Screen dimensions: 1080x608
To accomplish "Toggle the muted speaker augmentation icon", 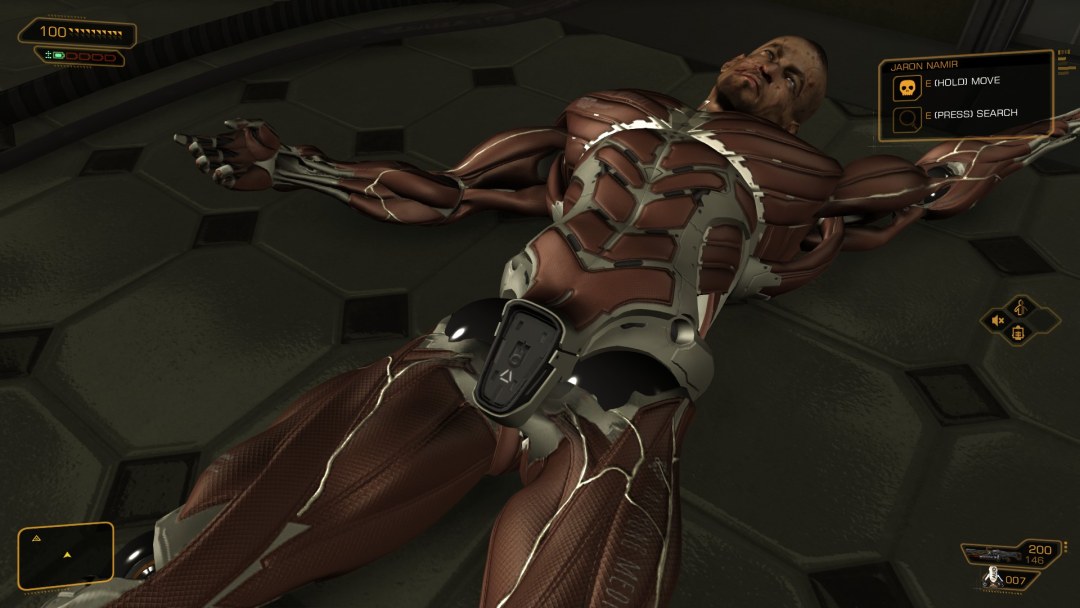I will coord(997,320).
